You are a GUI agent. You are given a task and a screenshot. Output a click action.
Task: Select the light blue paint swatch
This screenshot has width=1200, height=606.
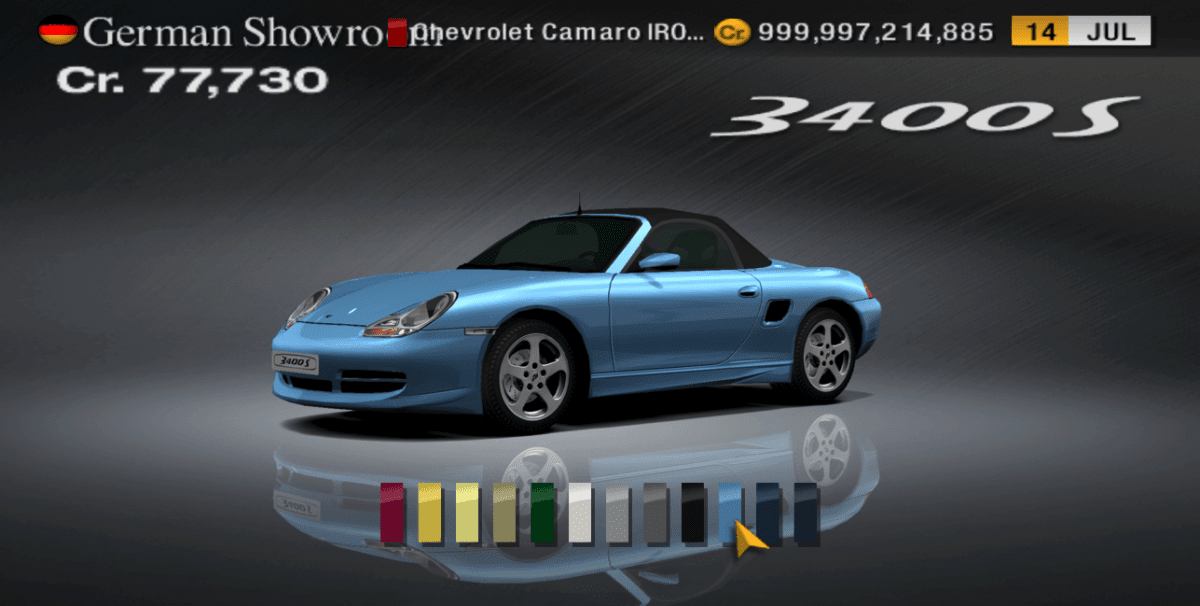(x=731, y=508)
